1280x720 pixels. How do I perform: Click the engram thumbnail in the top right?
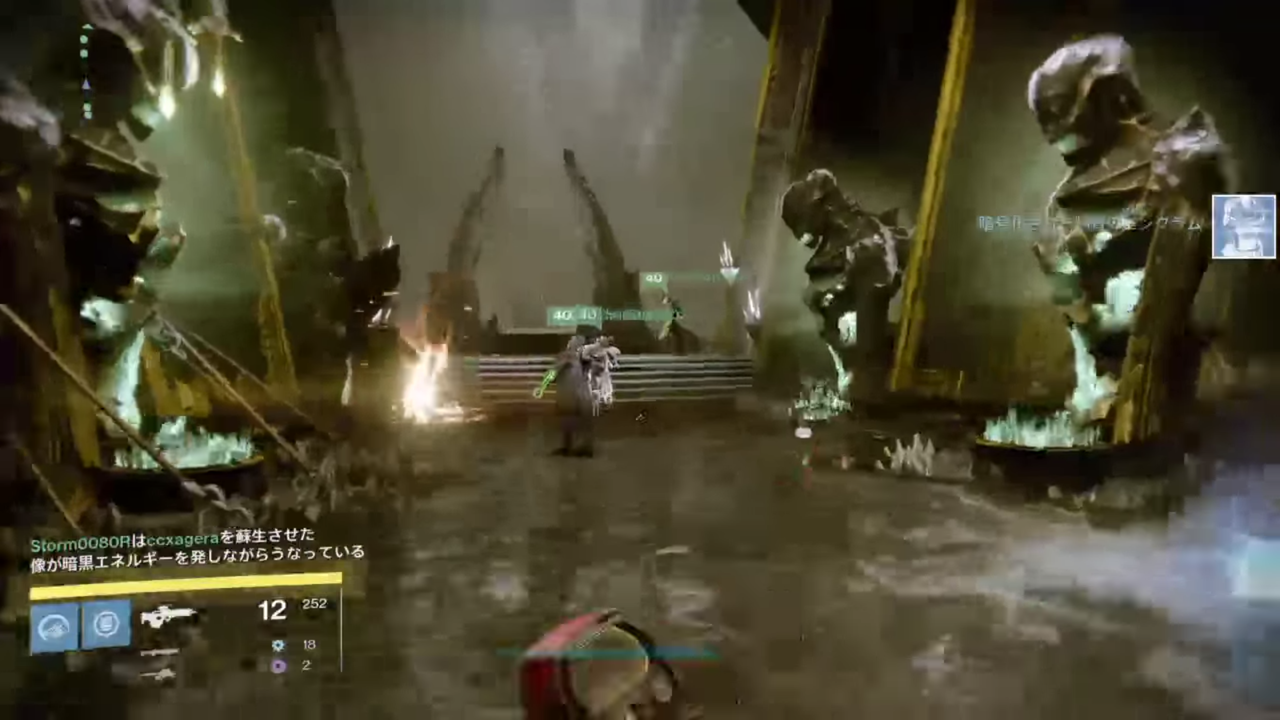click(1243, 227)
